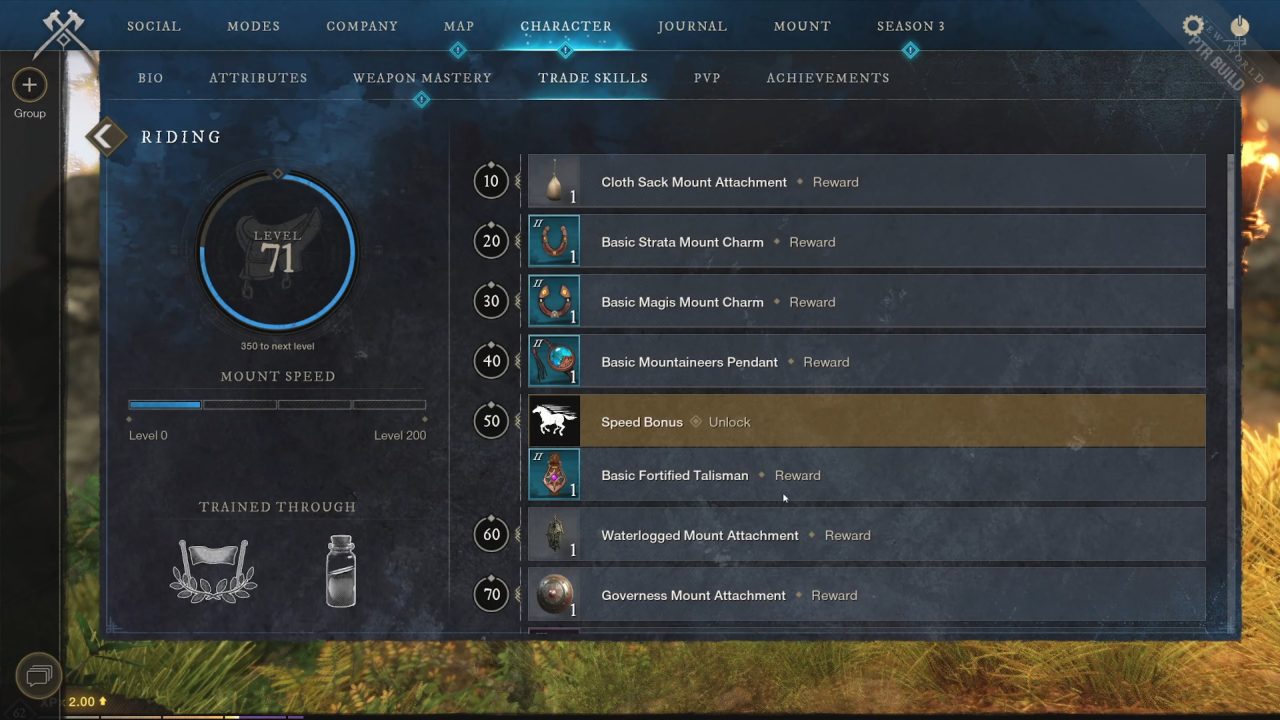Screen dimensions: 1280x720
Task: Click the Basic Strata Mount Charm horseshoe icon
Action: click(554, 241)
